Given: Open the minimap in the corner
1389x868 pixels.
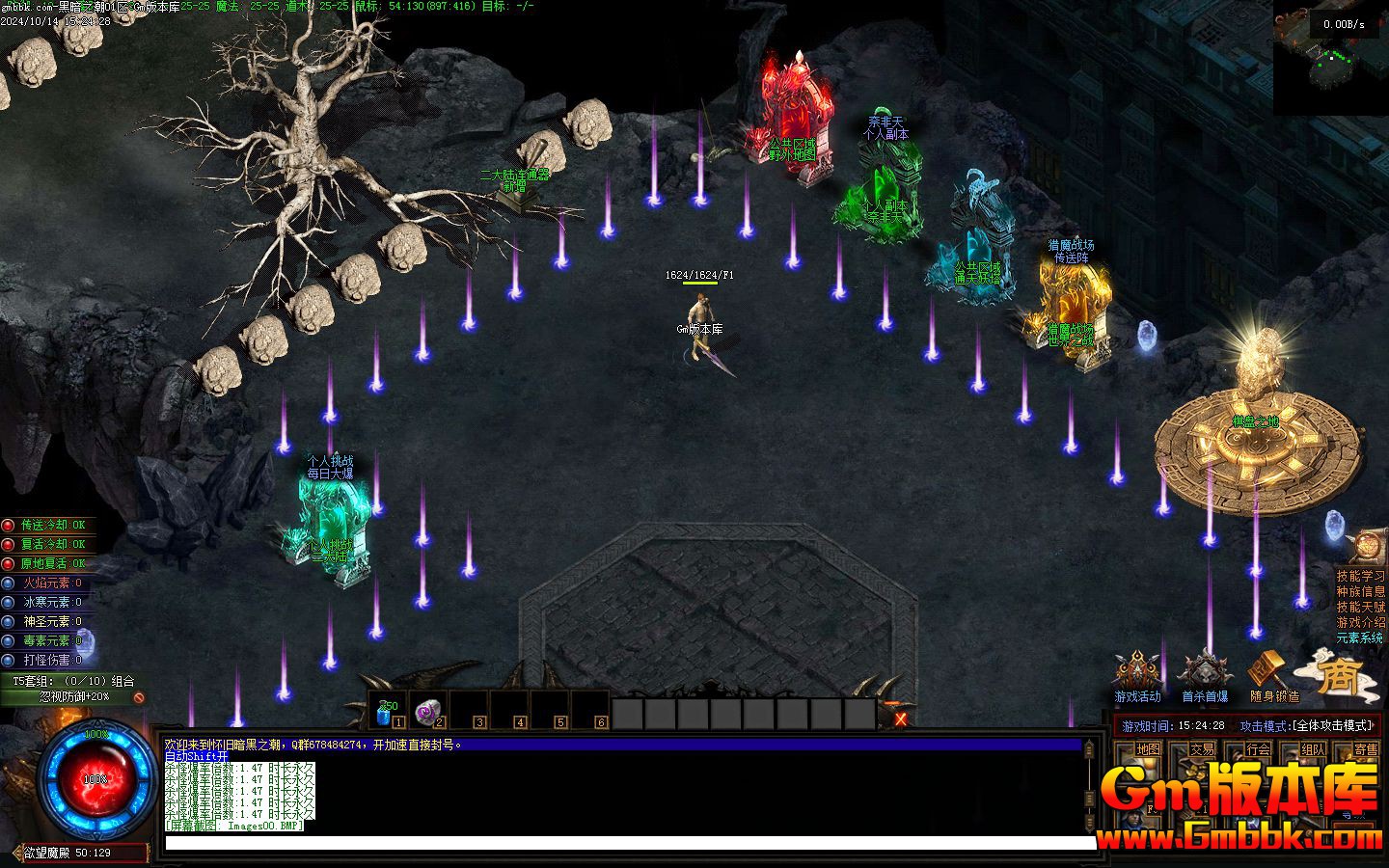Looking at the screenshot, I should click(1332, 60).
